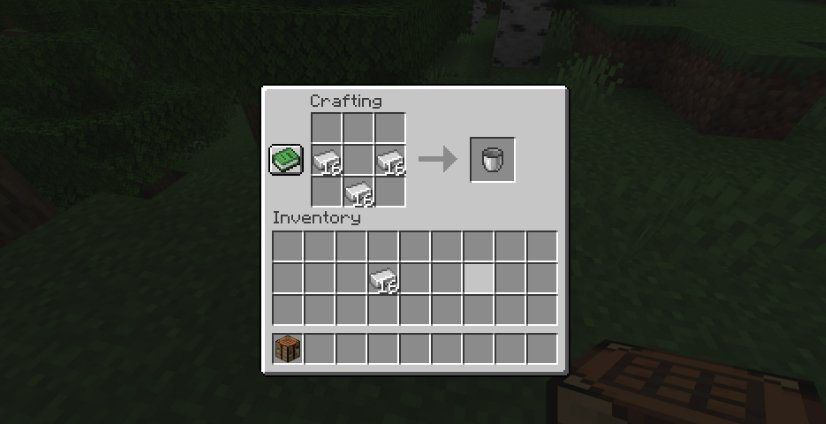
Task: Take the crafted bucket from the output slot
Action: click(x=493, y=160)
